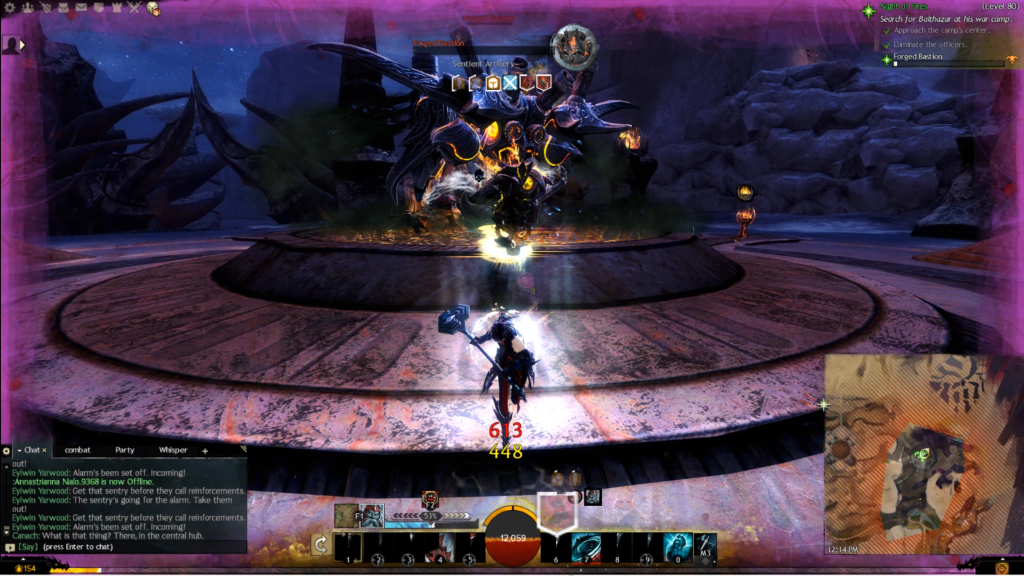Switch to the combat chat tab
Screen dimensions: 1024x576
coord(77,451)
